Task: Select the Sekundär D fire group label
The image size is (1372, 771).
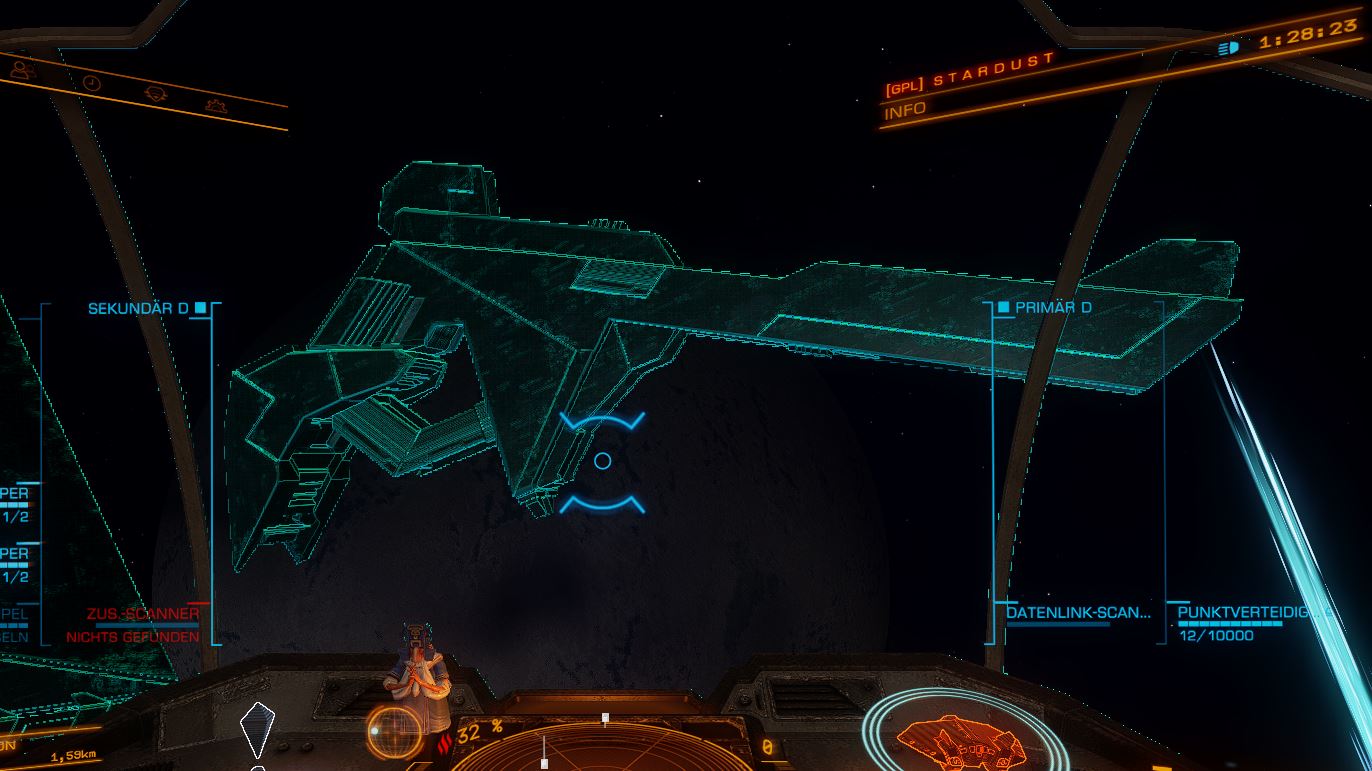Action: (138, 308)
